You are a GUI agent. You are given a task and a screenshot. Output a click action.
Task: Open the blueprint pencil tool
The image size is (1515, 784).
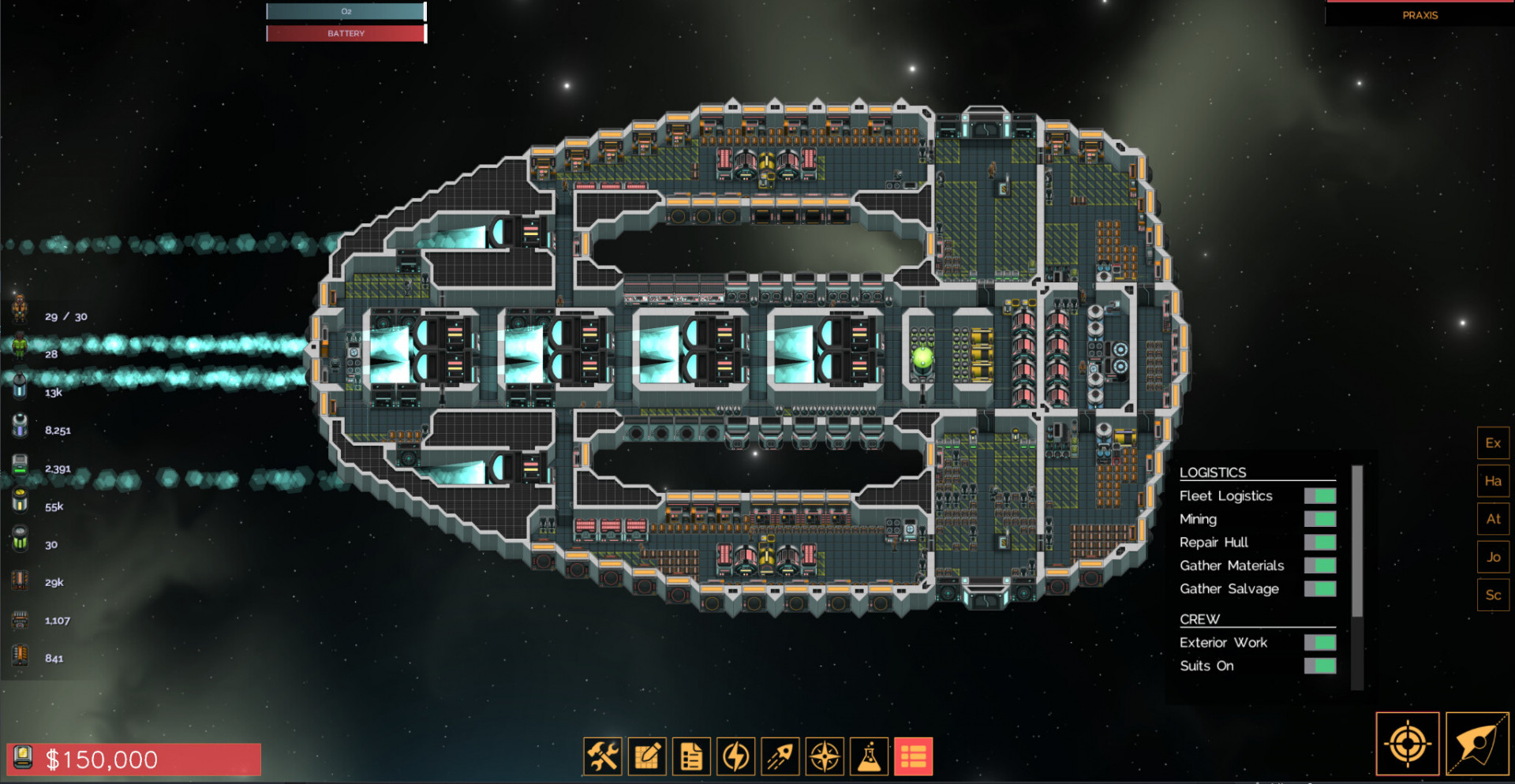click(x=647, y=757)
